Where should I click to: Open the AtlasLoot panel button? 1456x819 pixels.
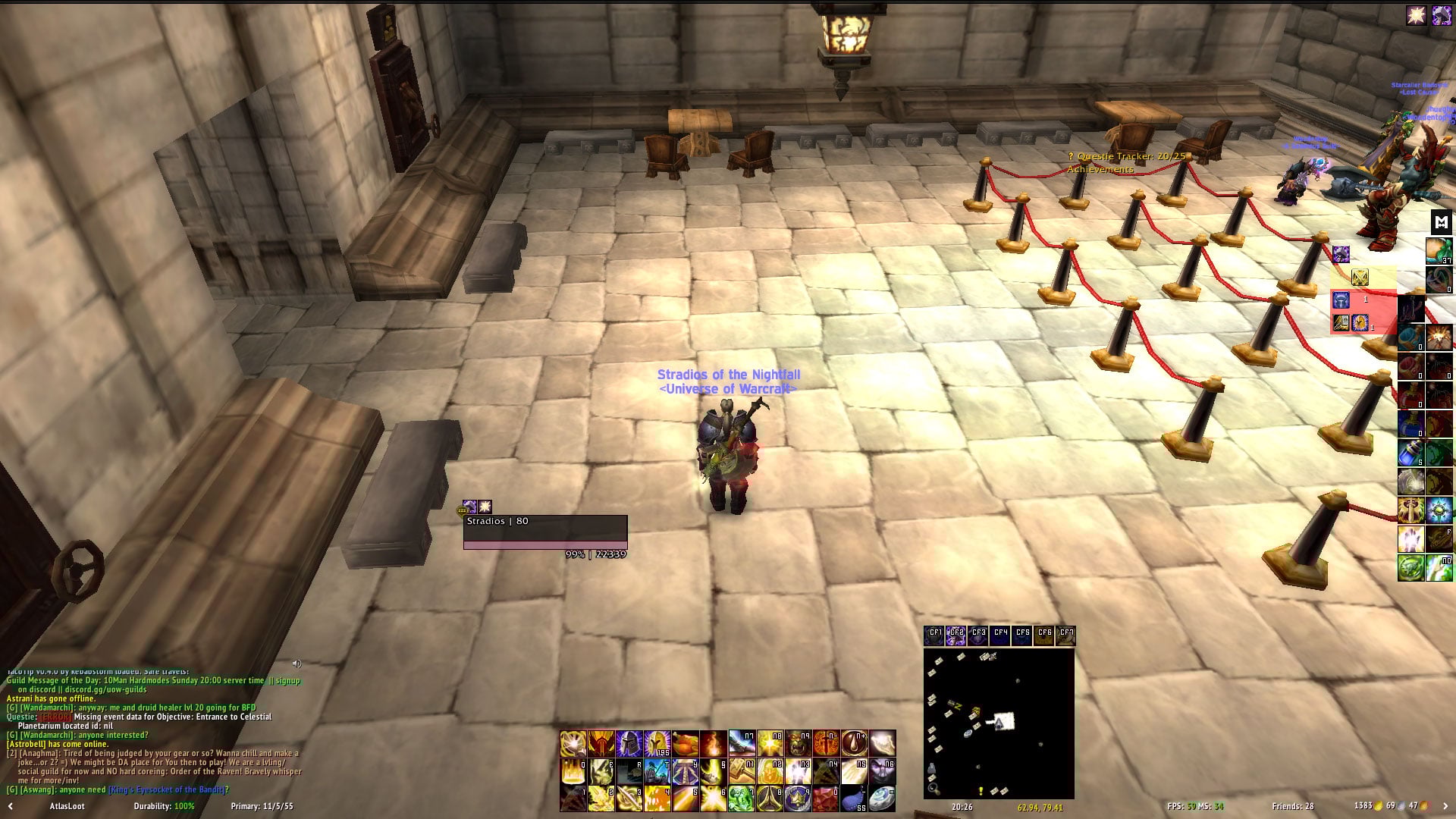[67, 806]
